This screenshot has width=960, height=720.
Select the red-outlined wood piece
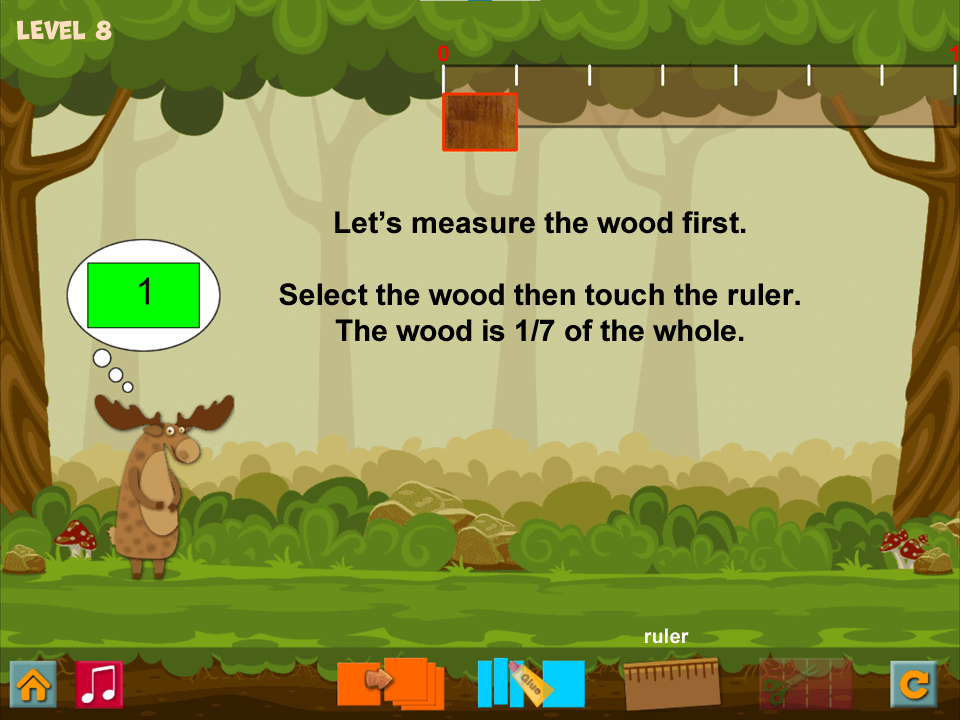tap(480, 122)
